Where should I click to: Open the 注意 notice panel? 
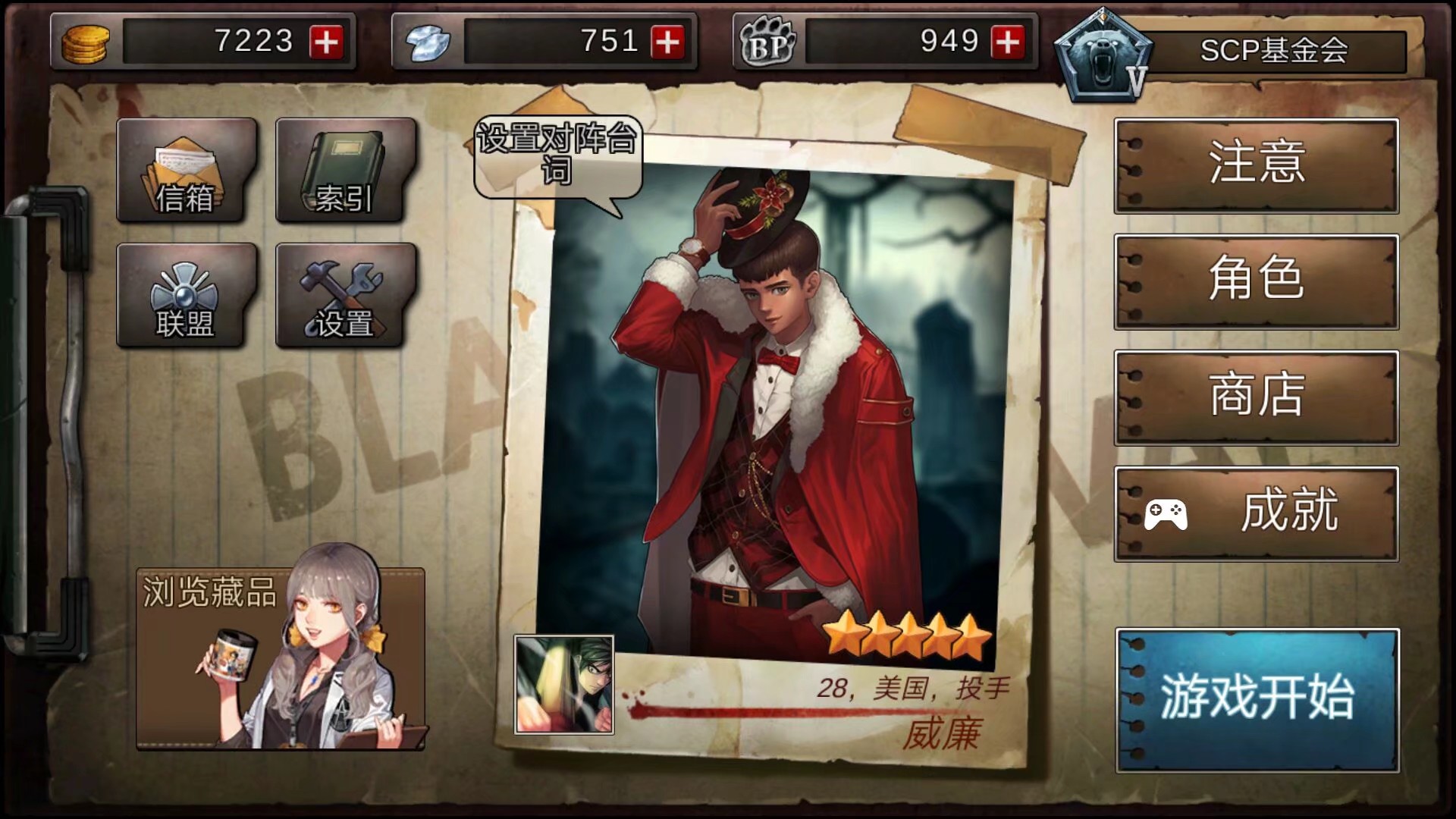click(x=1255, y=167)
